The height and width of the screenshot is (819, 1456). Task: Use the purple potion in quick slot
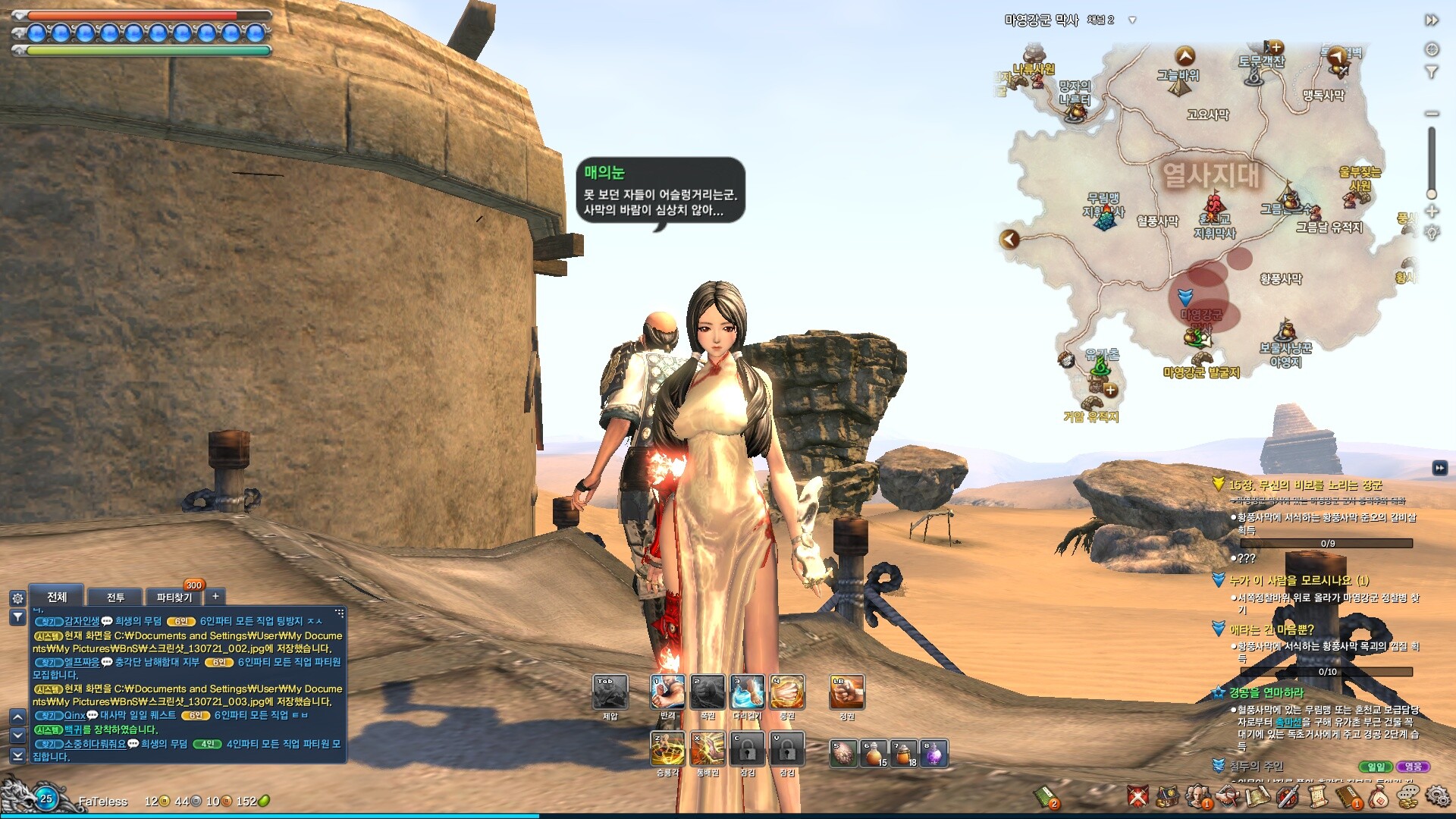tap(934, 754)
